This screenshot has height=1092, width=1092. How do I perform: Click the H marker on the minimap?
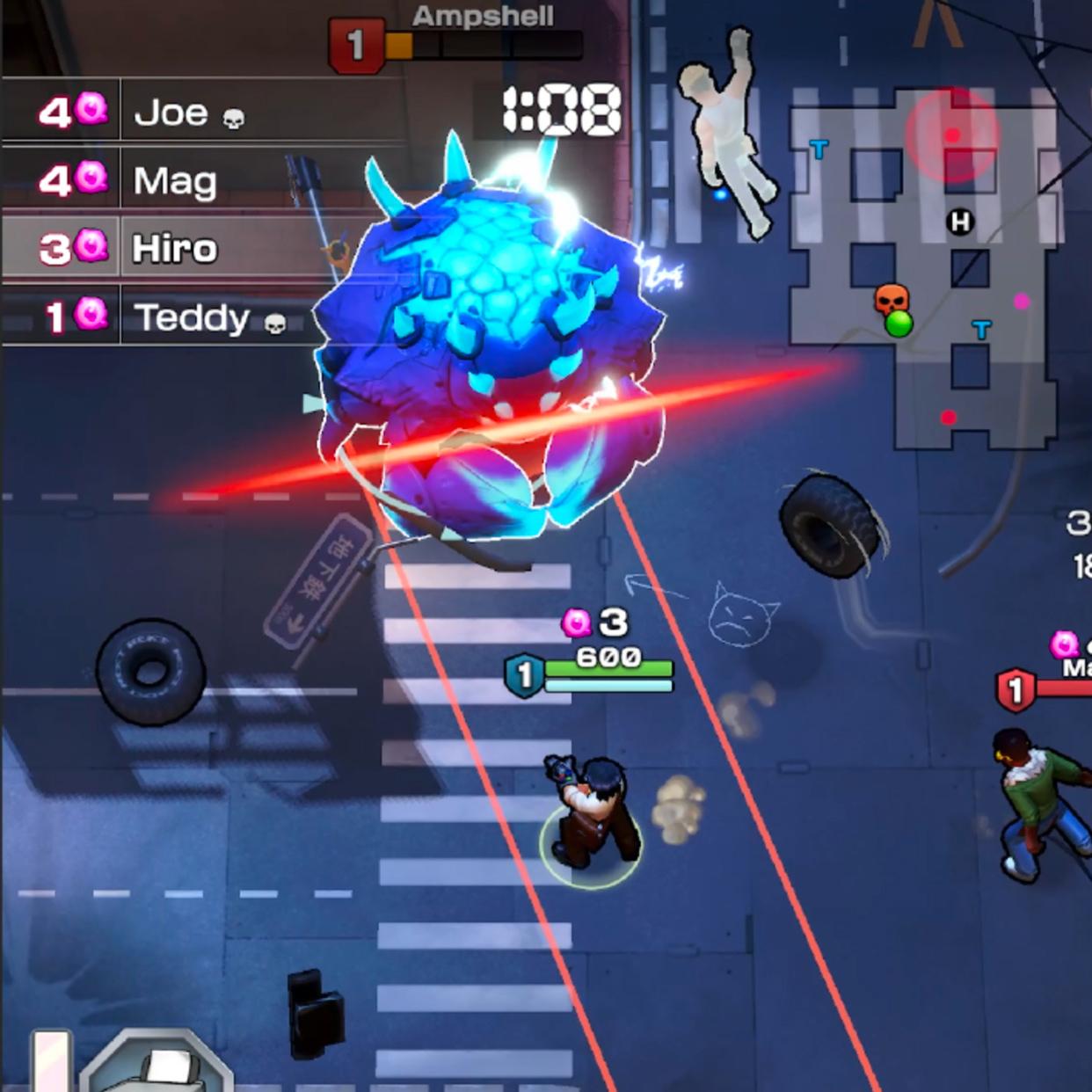click(960, 222)
